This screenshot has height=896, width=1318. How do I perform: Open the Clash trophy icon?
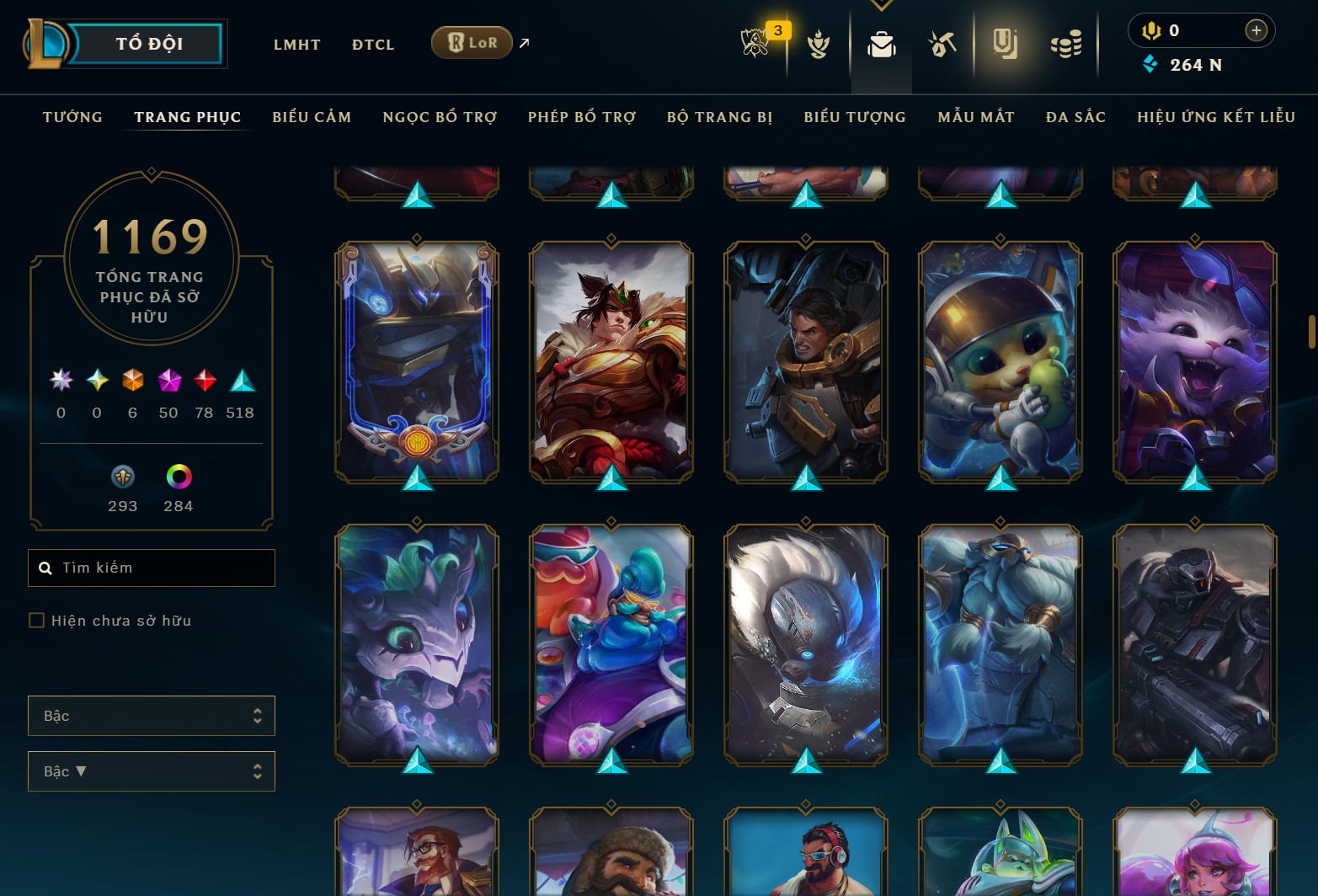tap(818, 46)
